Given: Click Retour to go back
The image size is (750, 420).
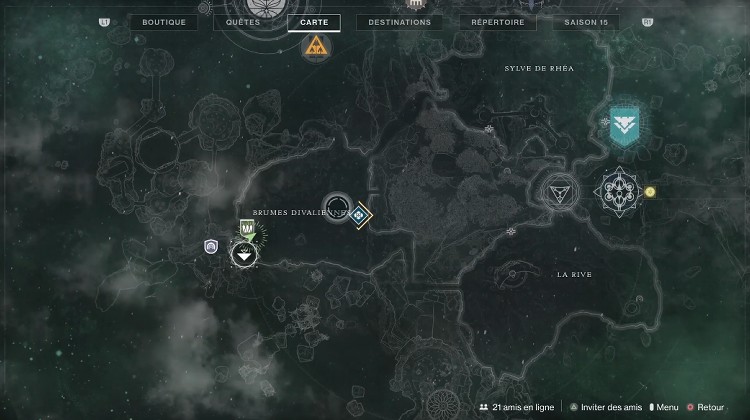Looking at the screenshot, I should pos(707,407).
